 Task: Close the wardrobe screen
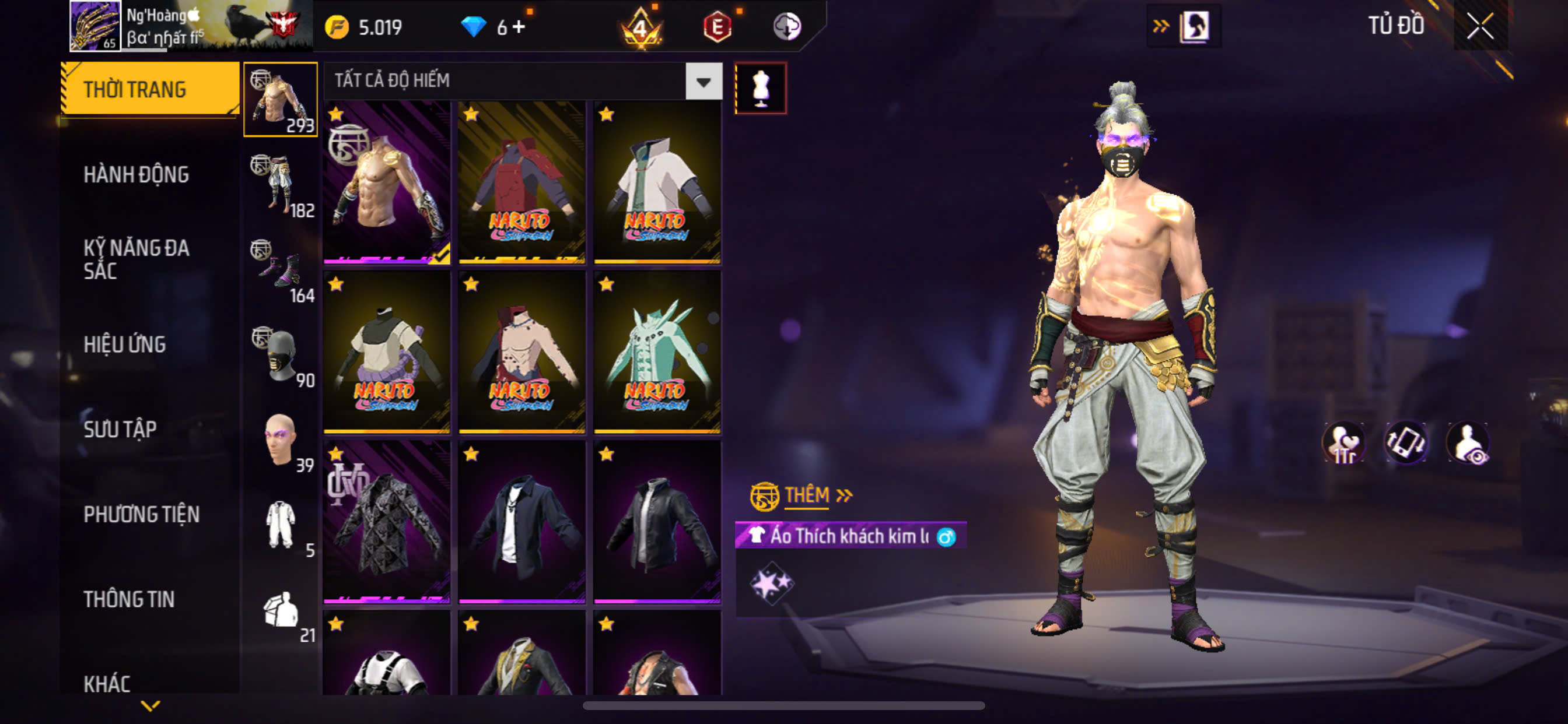point(1480,26)
